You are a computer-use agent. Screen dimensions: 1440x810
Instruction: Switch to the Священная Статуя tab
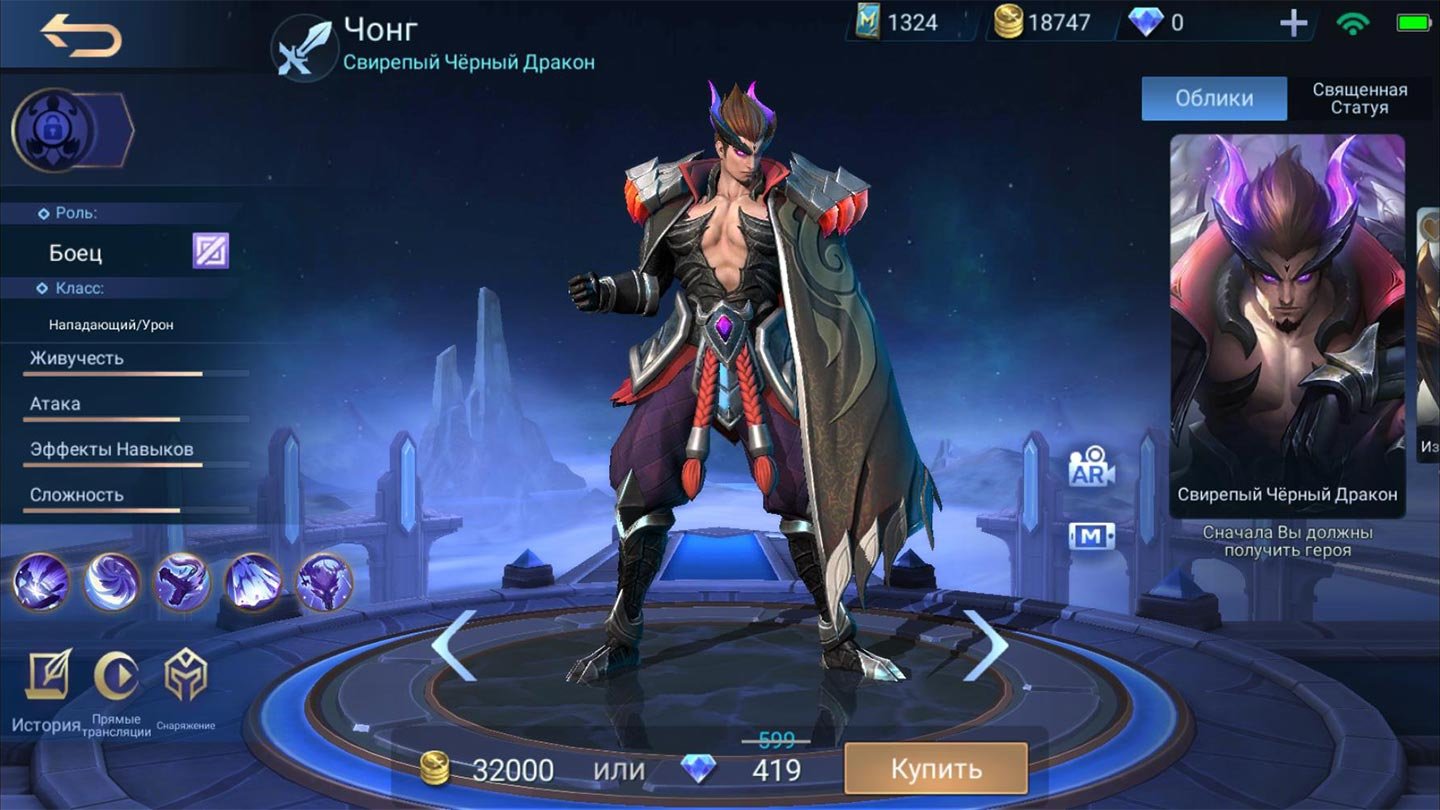point(1359,98)
